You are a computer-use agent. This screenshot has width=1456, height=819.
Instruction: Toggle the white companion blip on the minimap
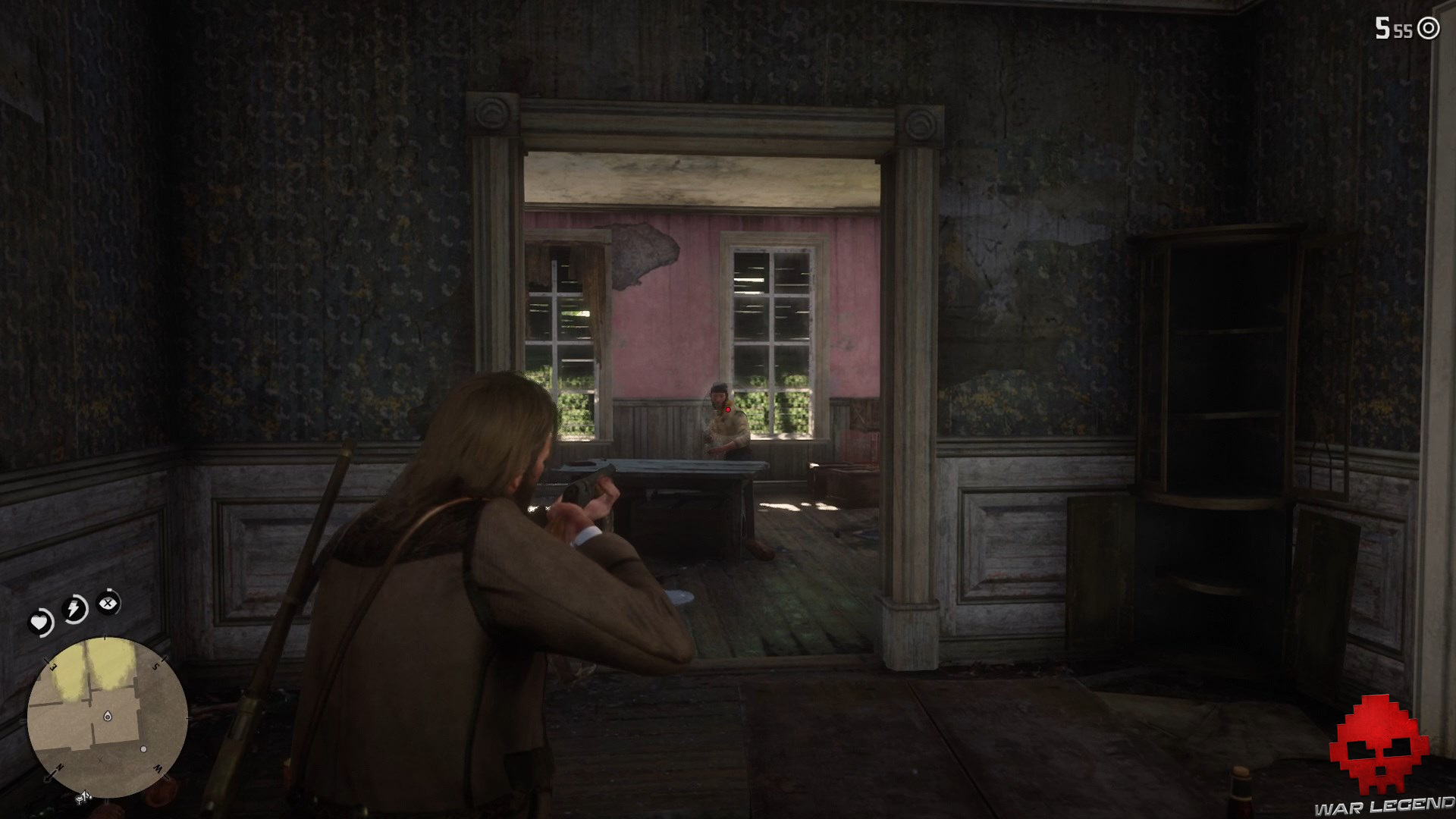coord(144,749)
